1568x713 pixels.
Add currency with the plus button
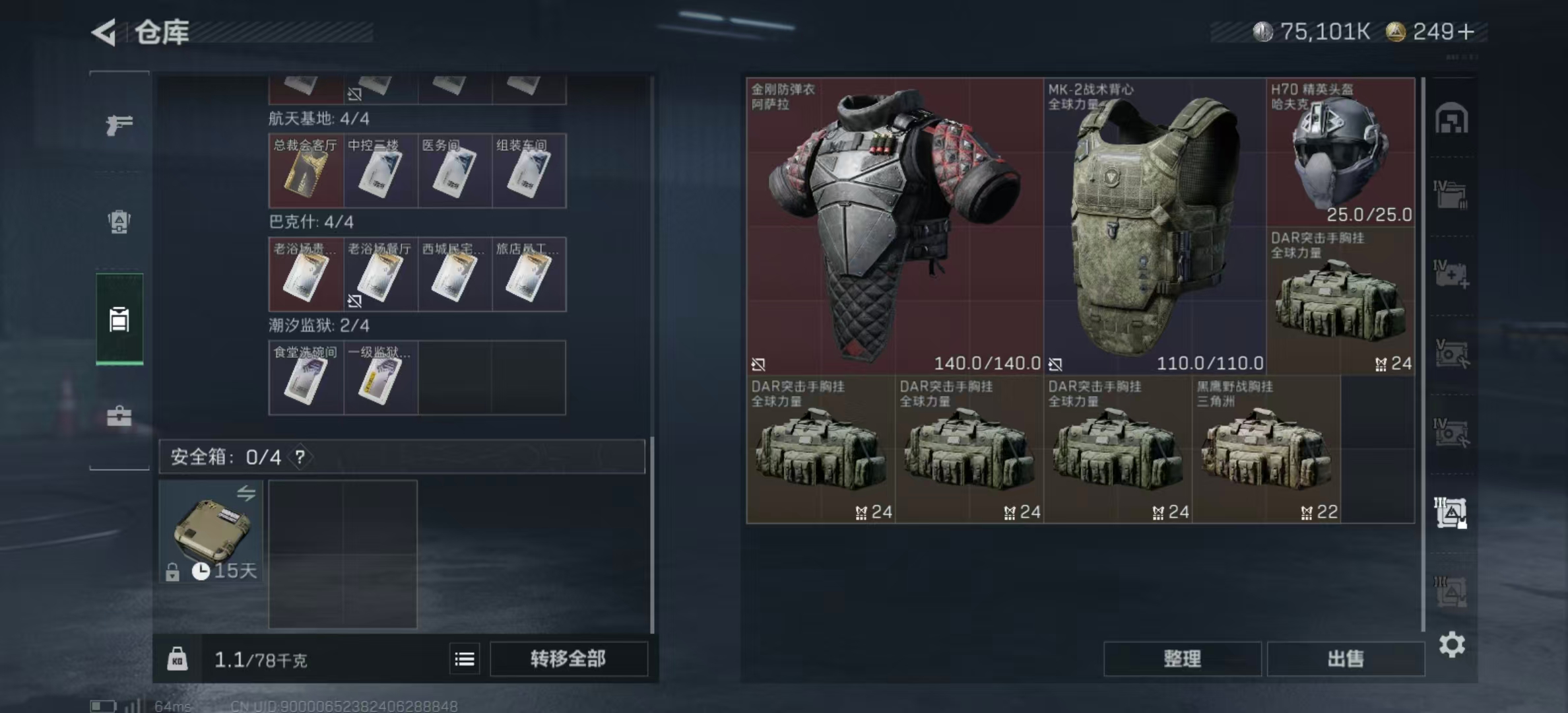point(1466,32)
